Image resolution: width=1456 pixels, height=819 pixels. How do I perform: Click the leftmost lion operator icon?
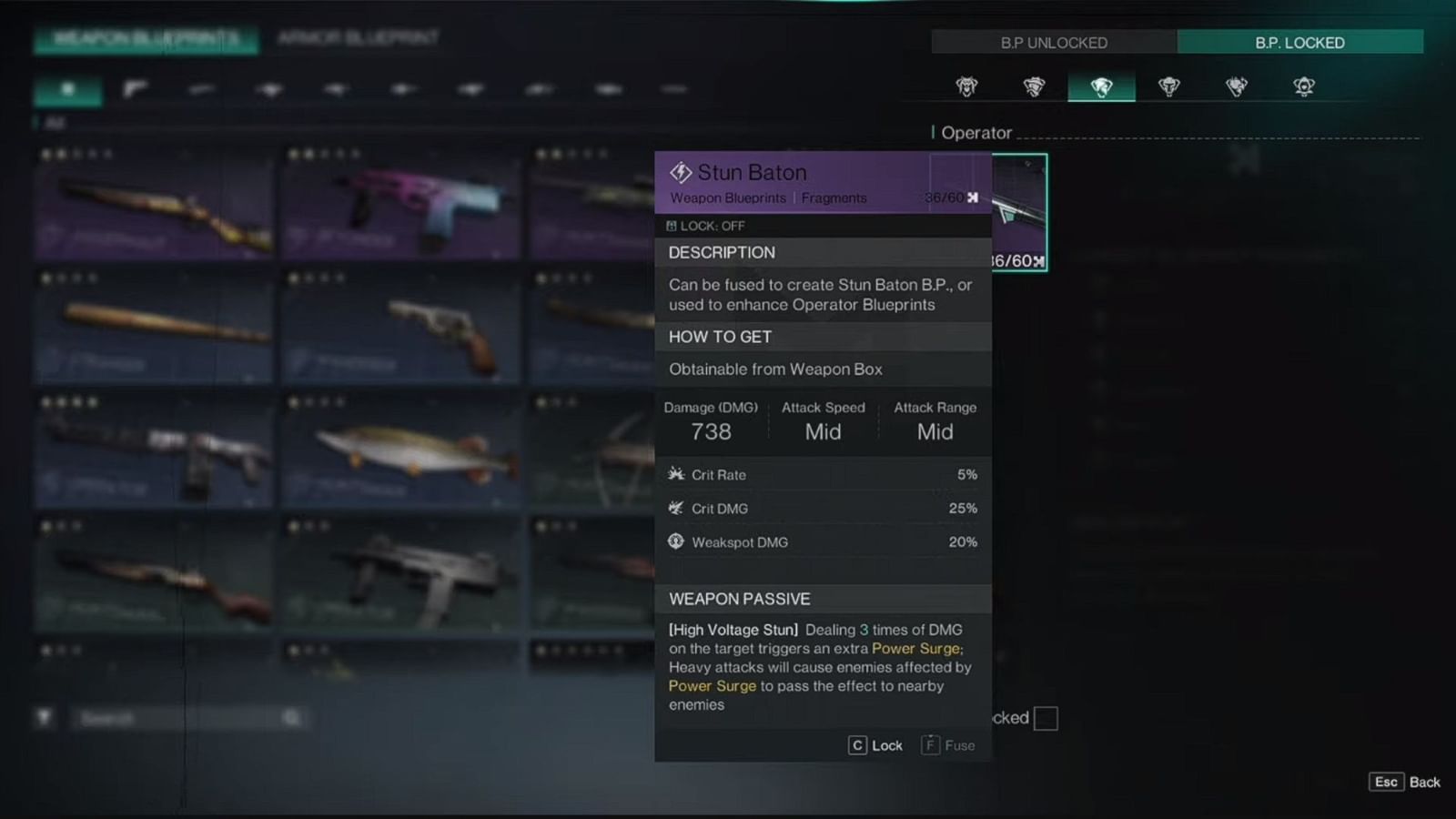click(966, 87)
